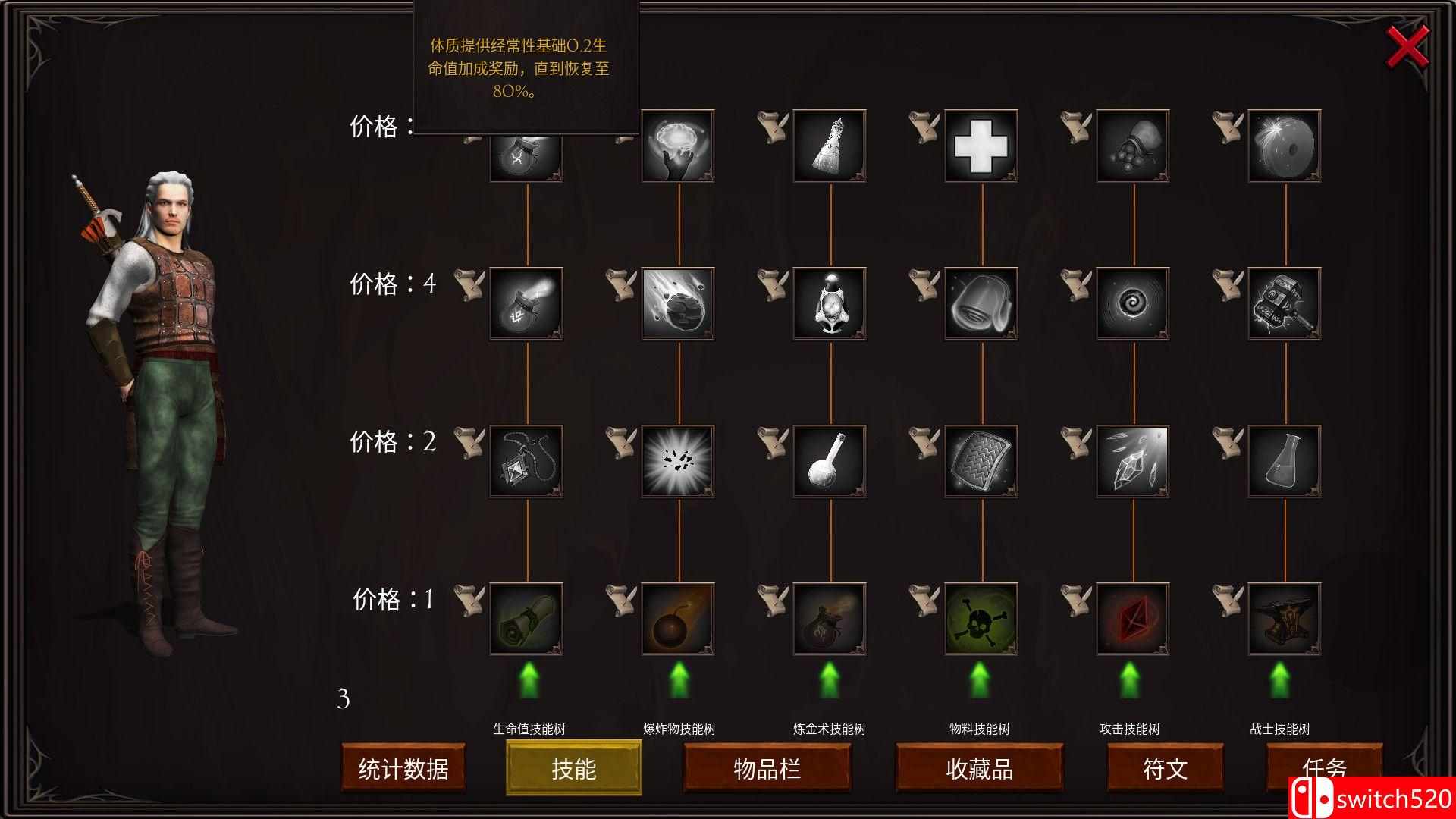The image size is (1456, 819).
Task: Select the round potion flask skill in 炼金术技能树
Action: pyautogui.click(x=829, y=461)
